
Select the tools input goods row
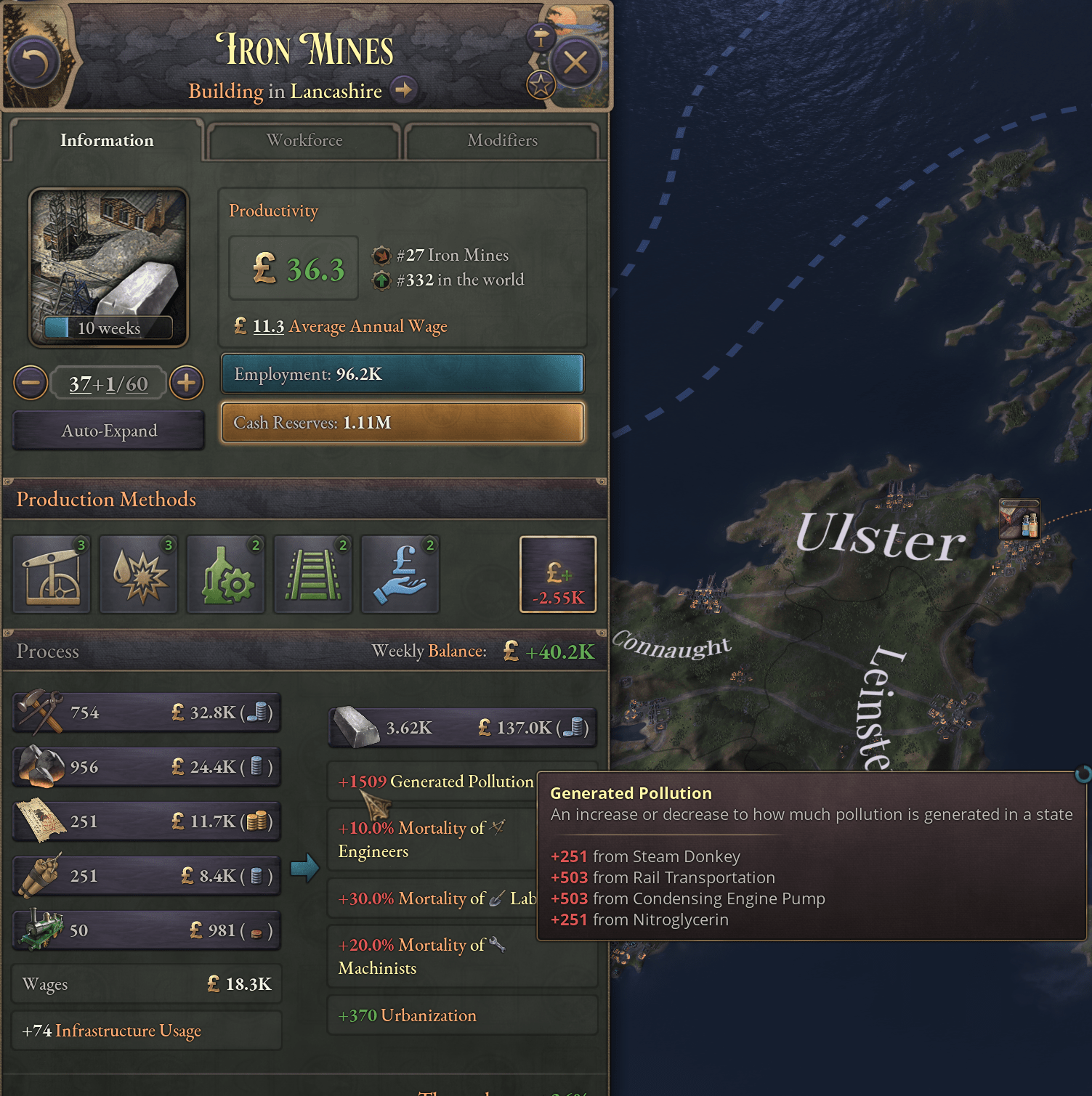click(x=147, y=713)
